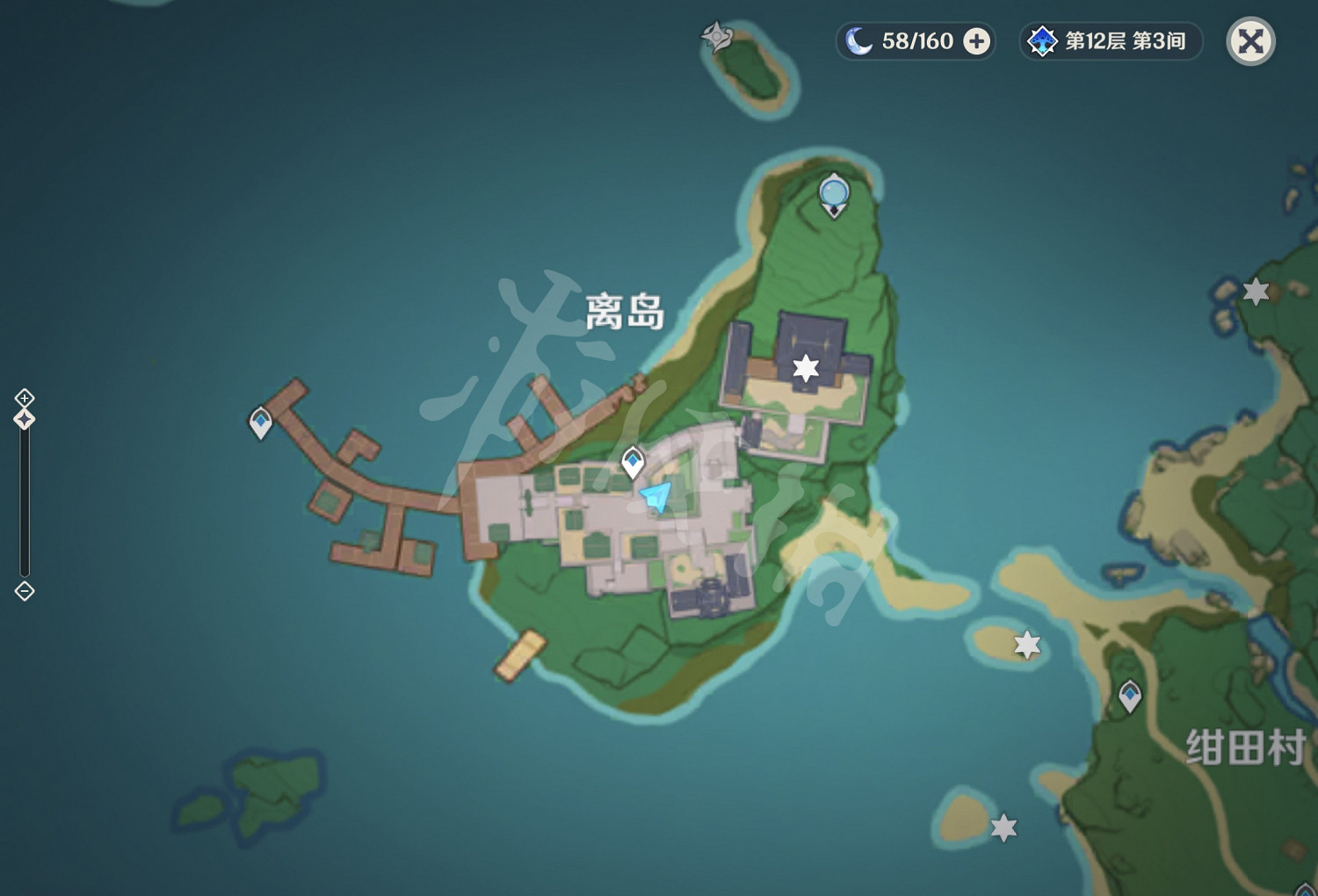Screen dimensions: 1318x896
Task: Click the 绀田村 village name label
Action: (1247, 746)
